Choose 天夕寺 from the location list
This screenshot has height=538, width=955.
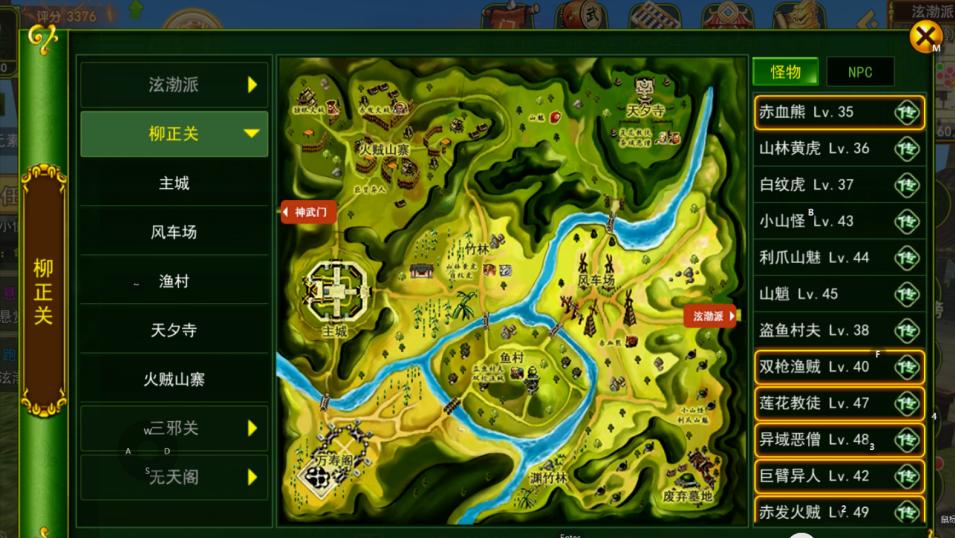coord(174,330)
